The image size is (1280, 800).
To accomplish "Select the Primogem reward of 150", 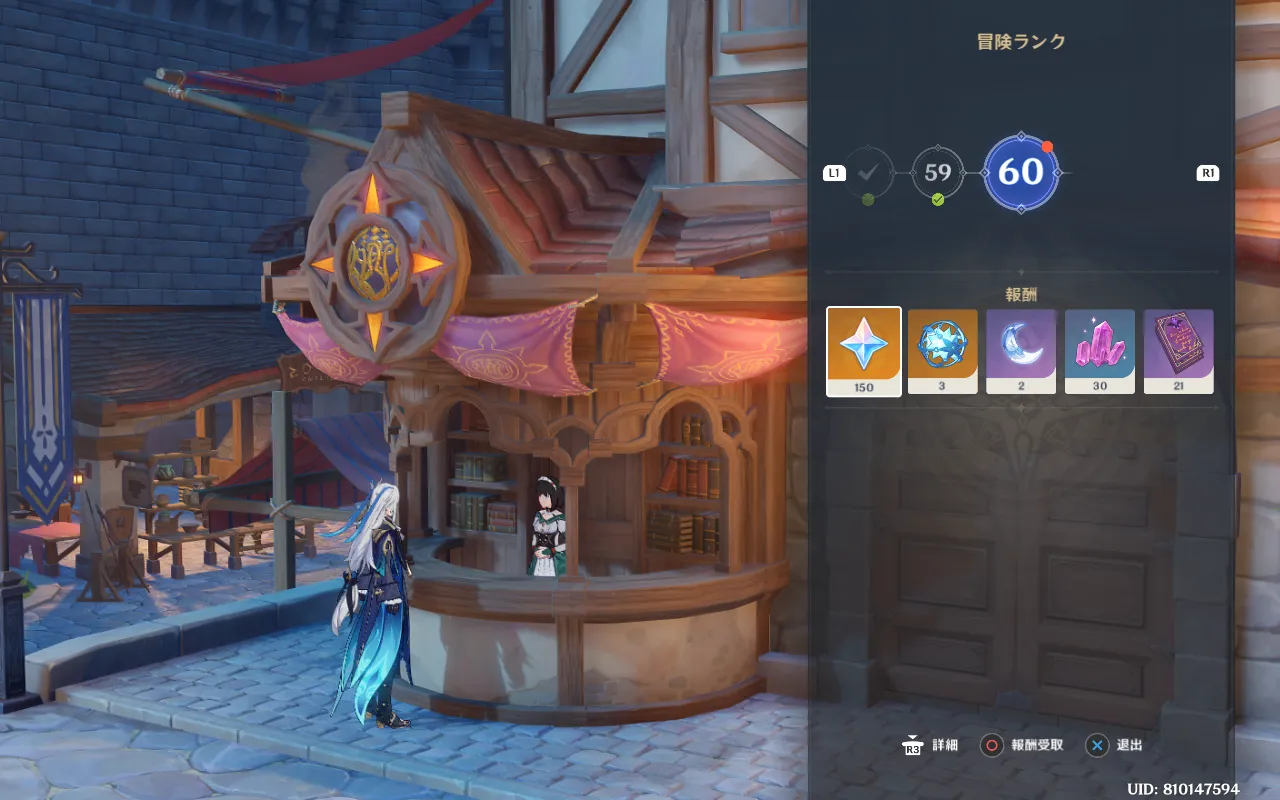I will click(864, 351).
